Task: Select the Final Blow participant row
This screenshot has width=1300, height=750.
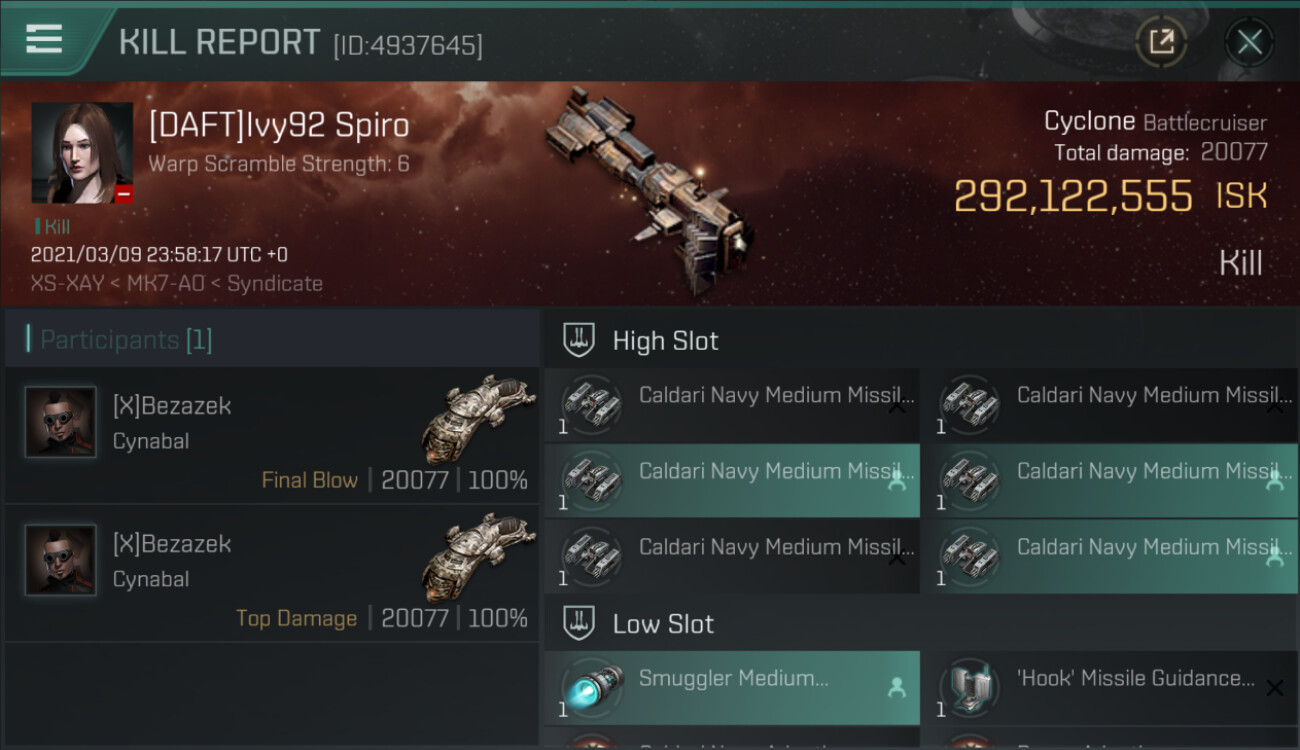Action: [x=272, y=436]
